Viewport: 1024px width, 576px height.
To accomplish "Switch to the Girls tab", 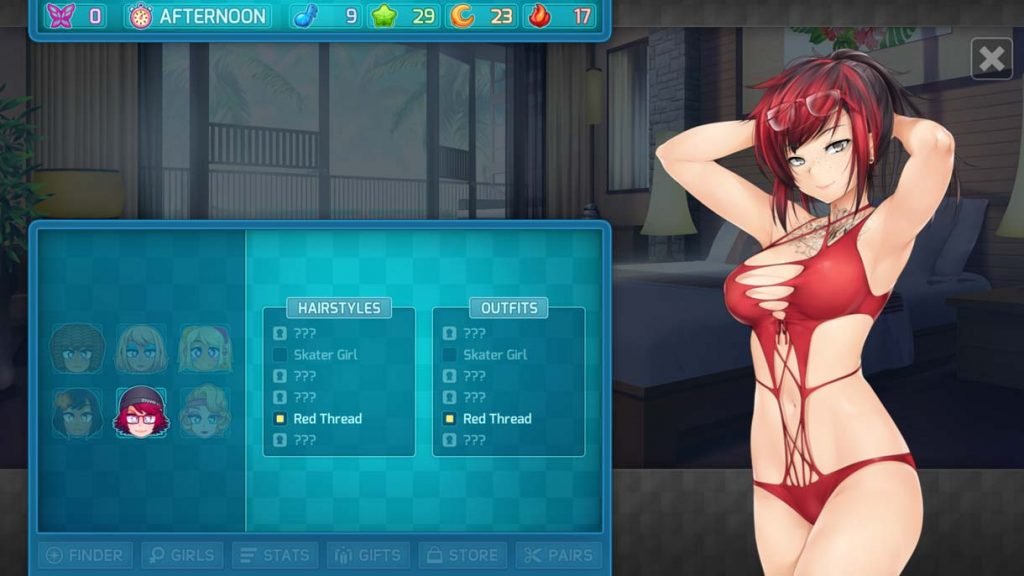I will (x=180, y=555).
